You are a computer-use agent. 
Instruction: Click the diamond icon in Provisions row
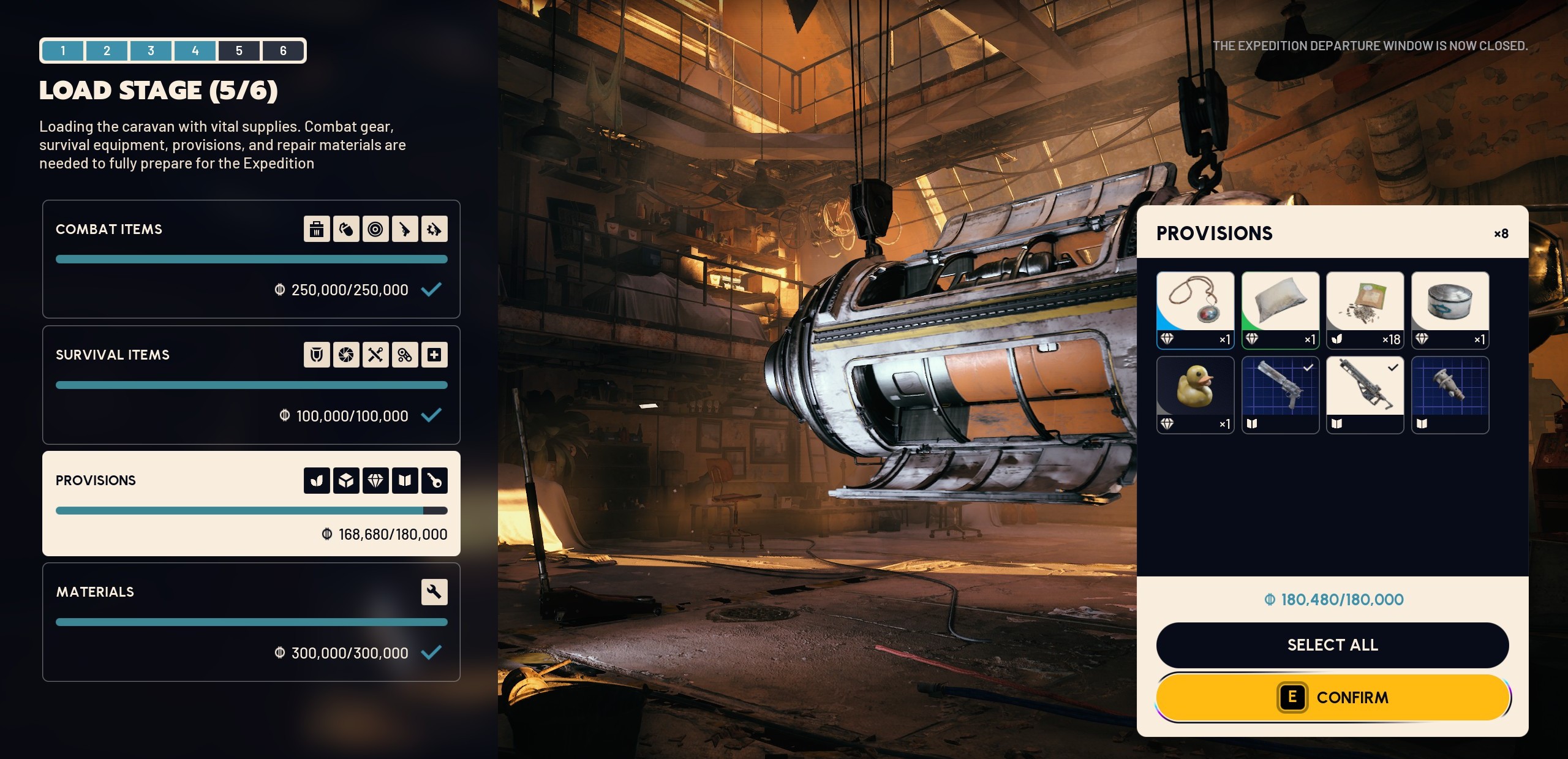pos(375,480)
